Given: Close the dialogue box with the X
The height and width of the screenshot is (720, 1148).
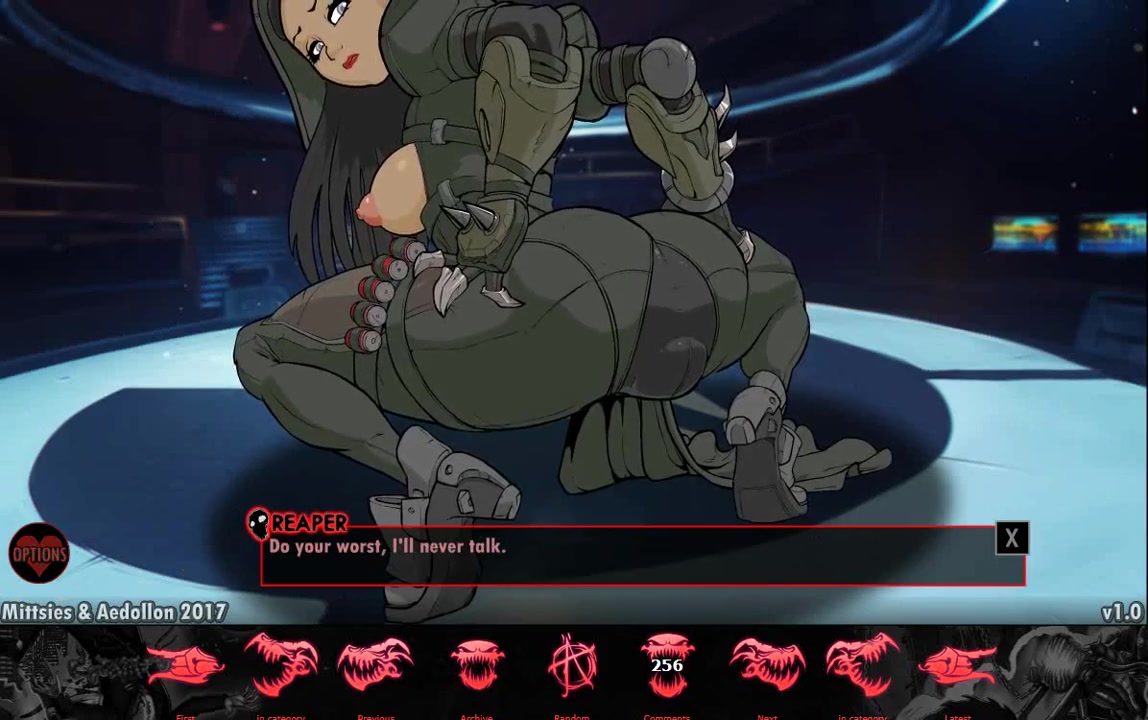Looking at the screenshot, I should coord(1011,539).
